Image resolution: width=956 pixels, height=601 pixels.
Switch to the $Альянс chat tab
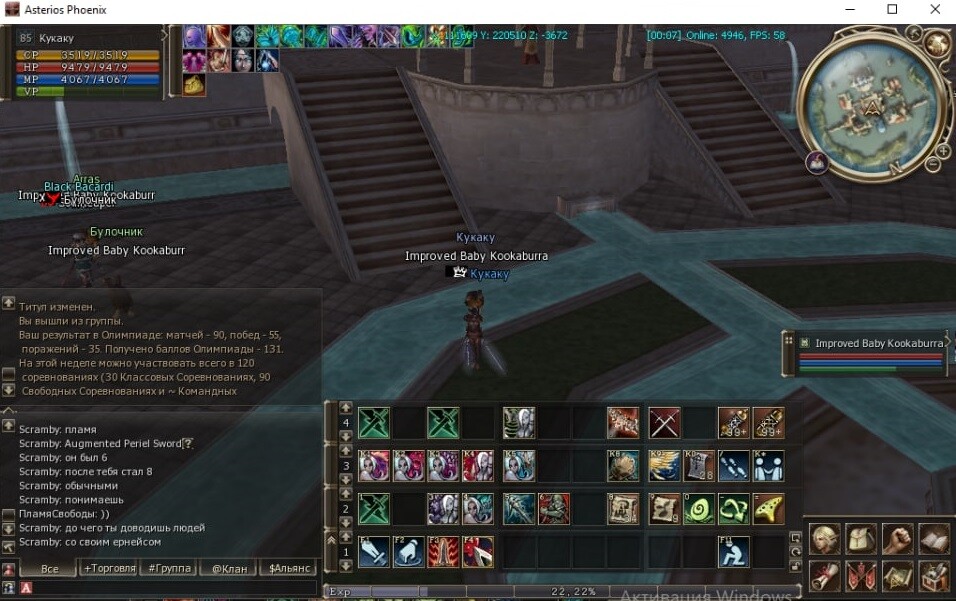coord(288,568)
